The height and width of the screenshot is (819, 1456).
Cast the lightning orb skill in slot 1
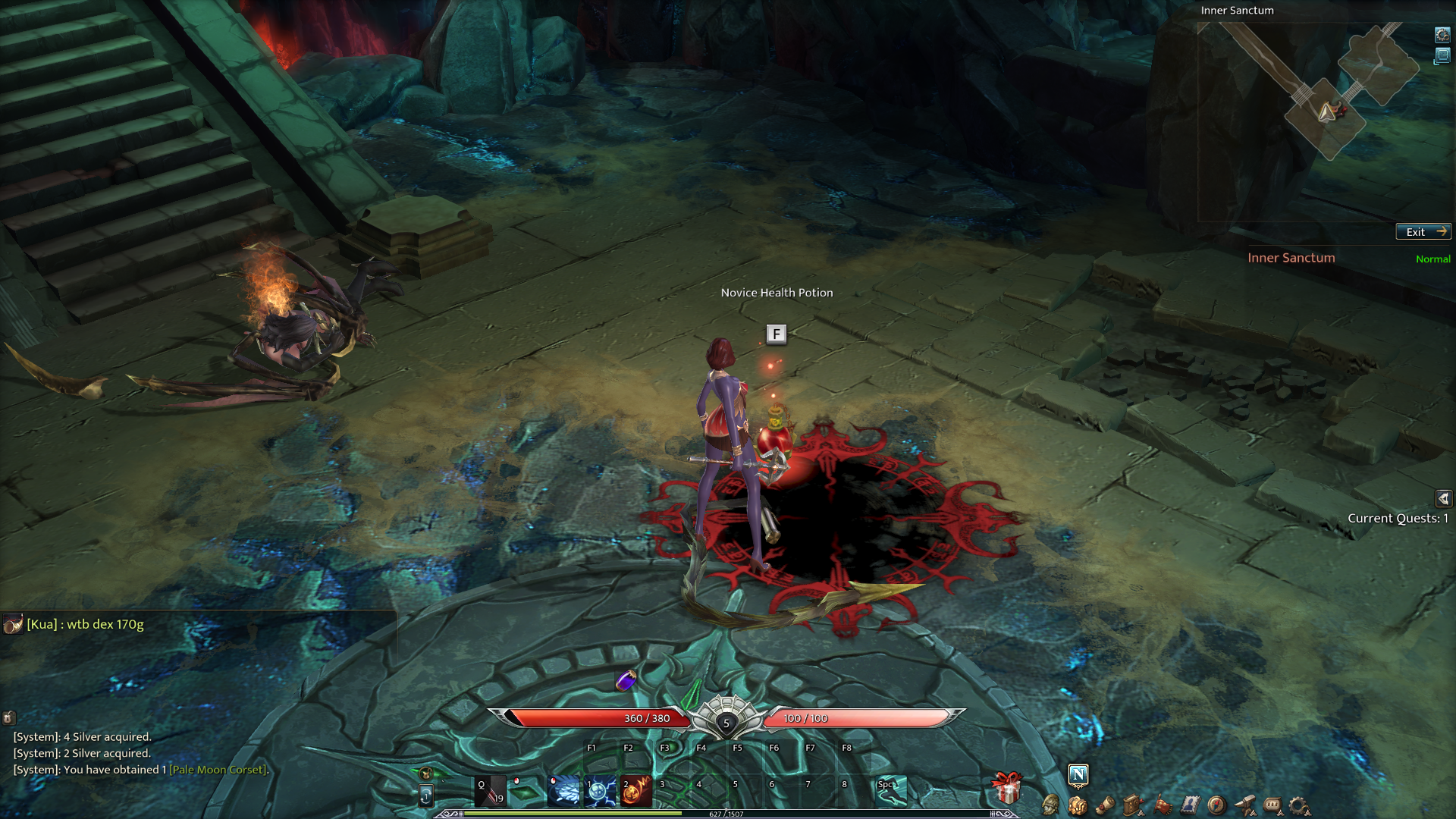tap(600, 791)
